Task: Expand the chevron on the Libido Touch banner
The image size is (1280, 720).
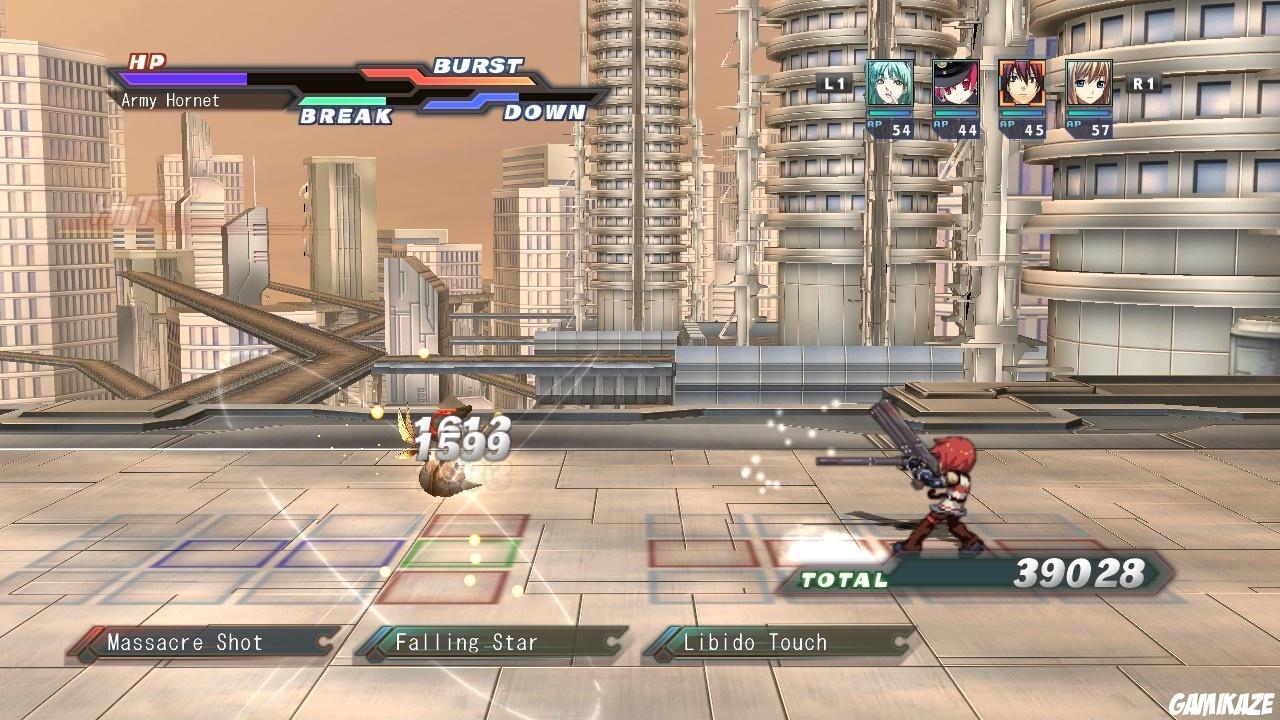Action: coord(897,643)
